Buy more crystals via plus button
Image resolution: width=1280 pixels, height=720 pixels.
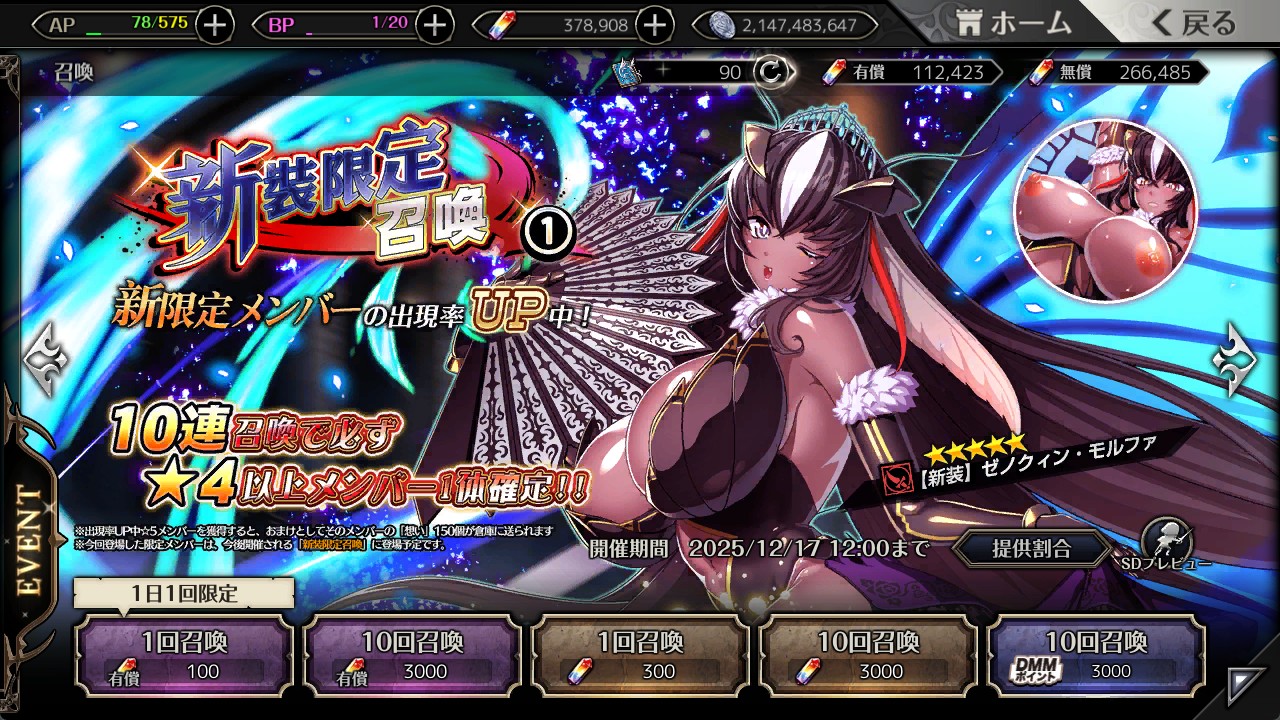pos(654,25)
